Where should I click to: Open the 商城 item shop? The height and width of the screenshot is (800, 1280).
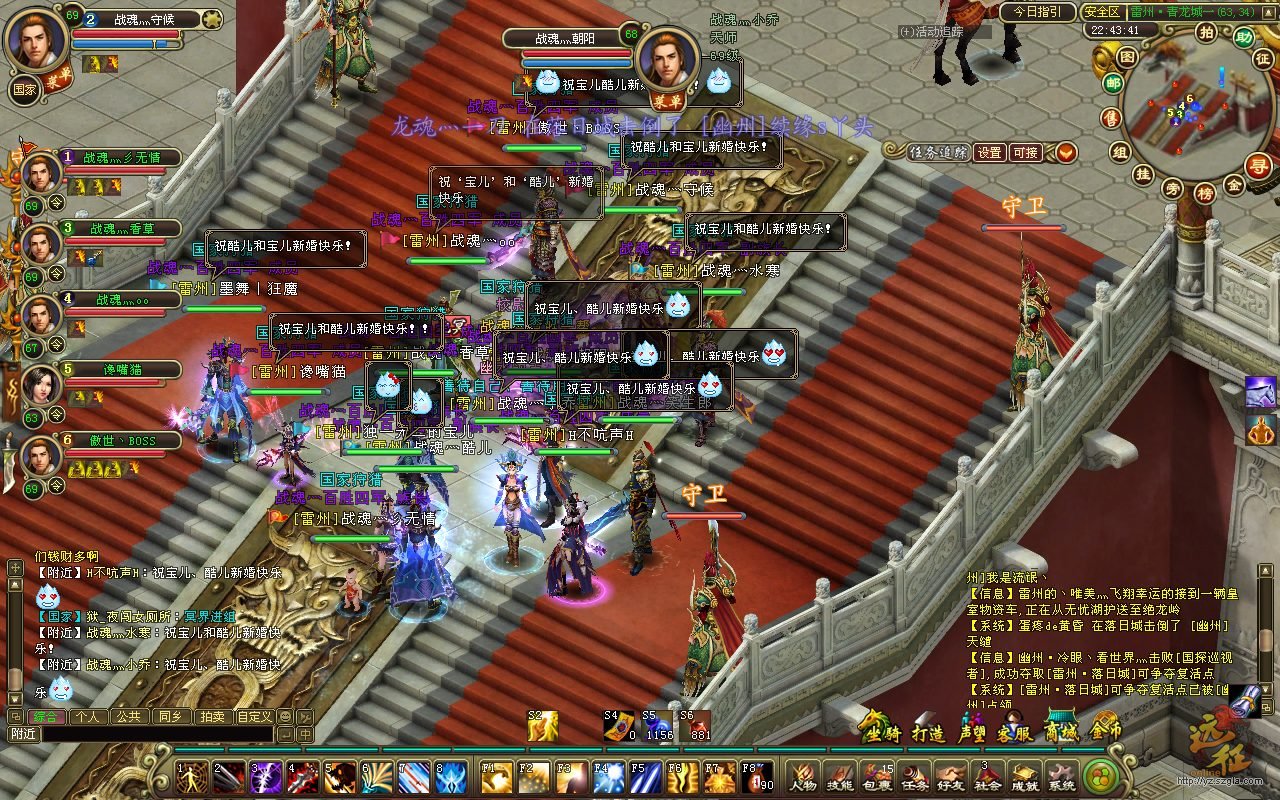pyautogui.click(x=1060, y=730)
